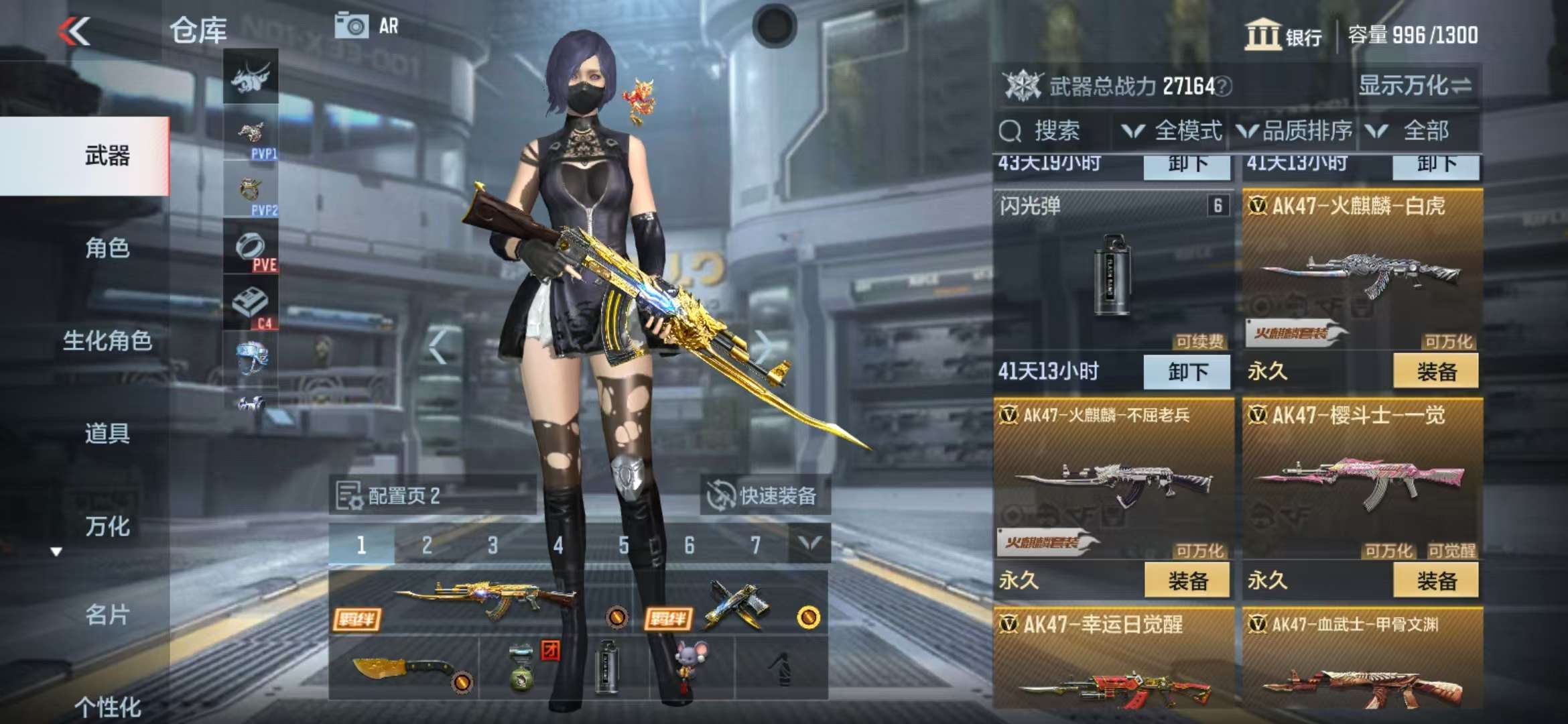
Task: Switch to the 角色 character tab
Action: (x=107, y=248)
